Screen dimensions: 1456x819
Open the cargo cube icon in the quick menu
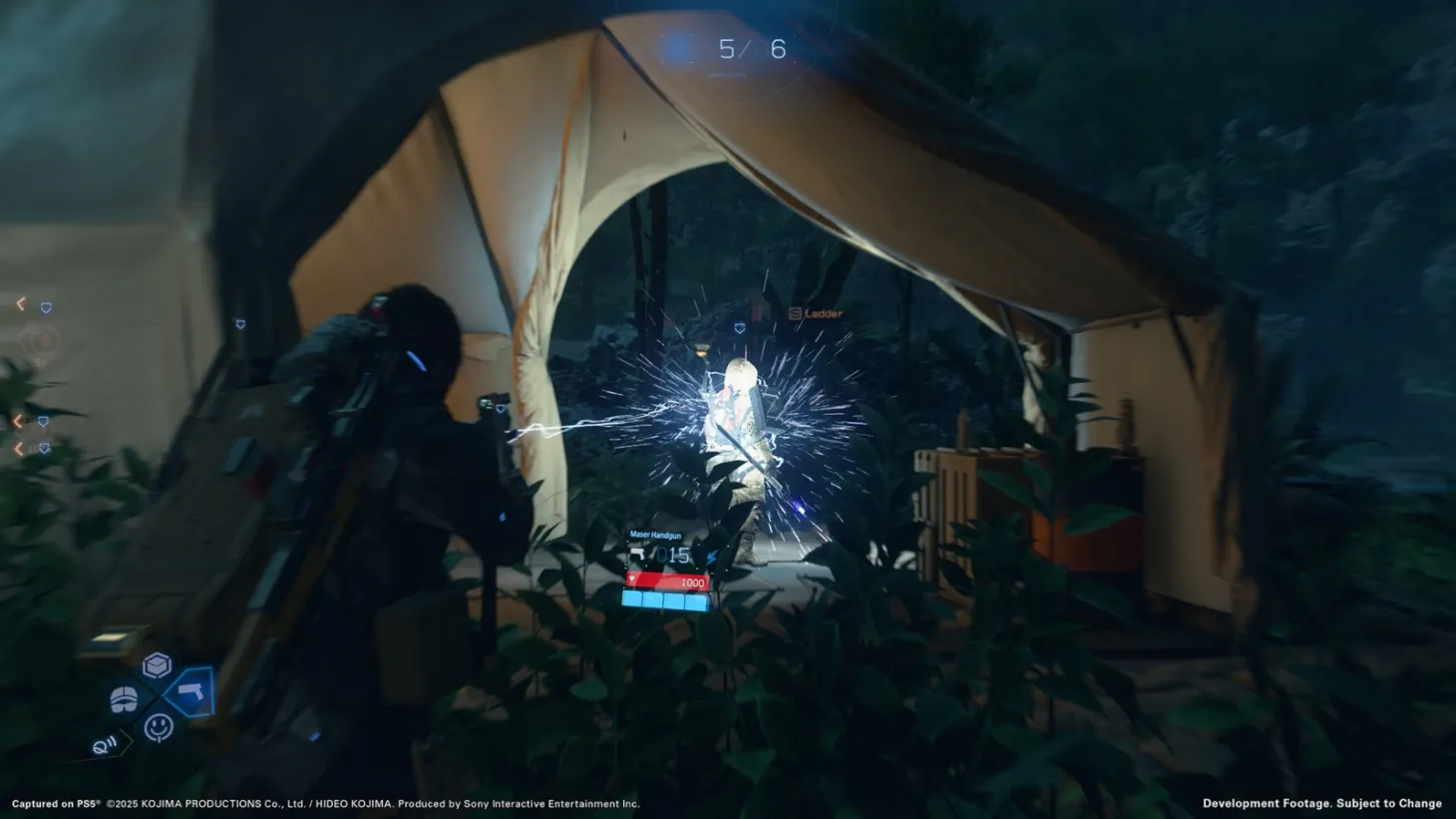[x=158, y=666]
